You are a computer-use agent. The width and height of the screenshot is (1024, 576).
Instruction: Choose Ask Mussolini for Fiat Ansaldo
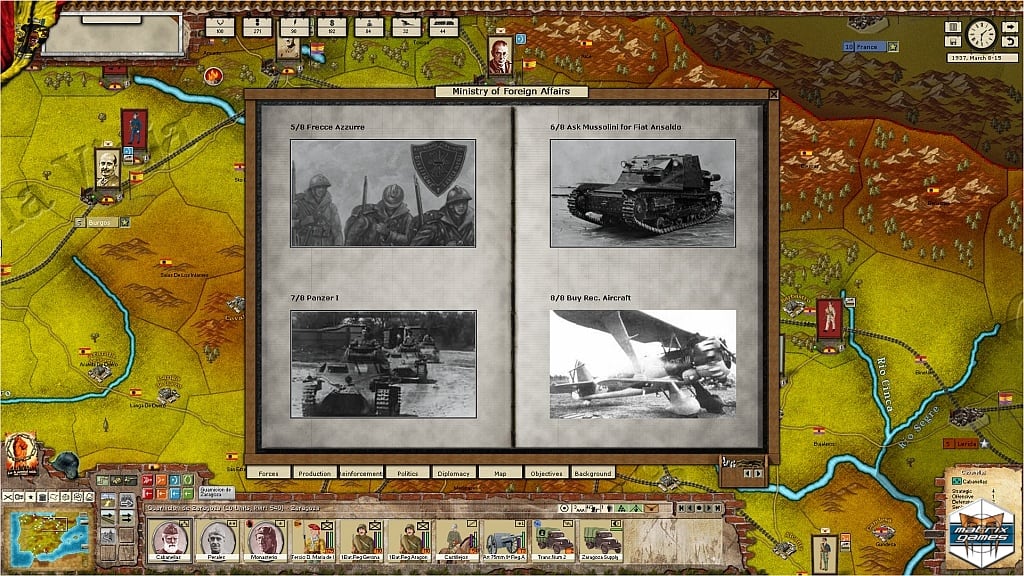(642, 193)
